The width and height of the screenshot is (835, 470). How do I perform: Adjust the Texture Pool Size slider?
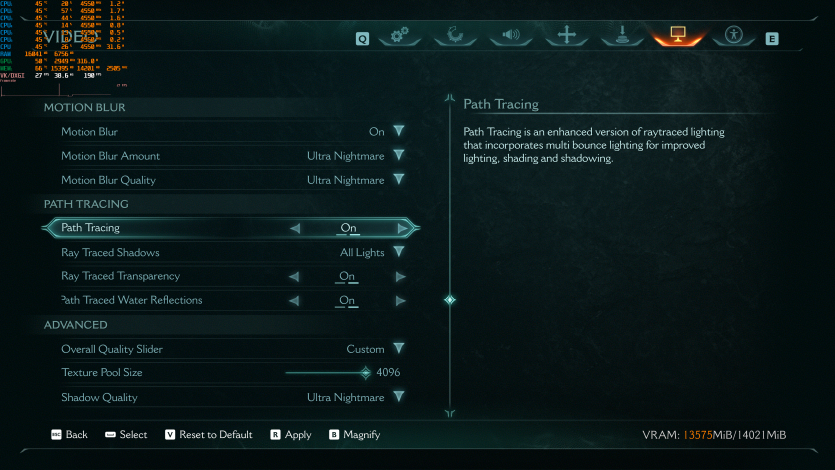365,373
